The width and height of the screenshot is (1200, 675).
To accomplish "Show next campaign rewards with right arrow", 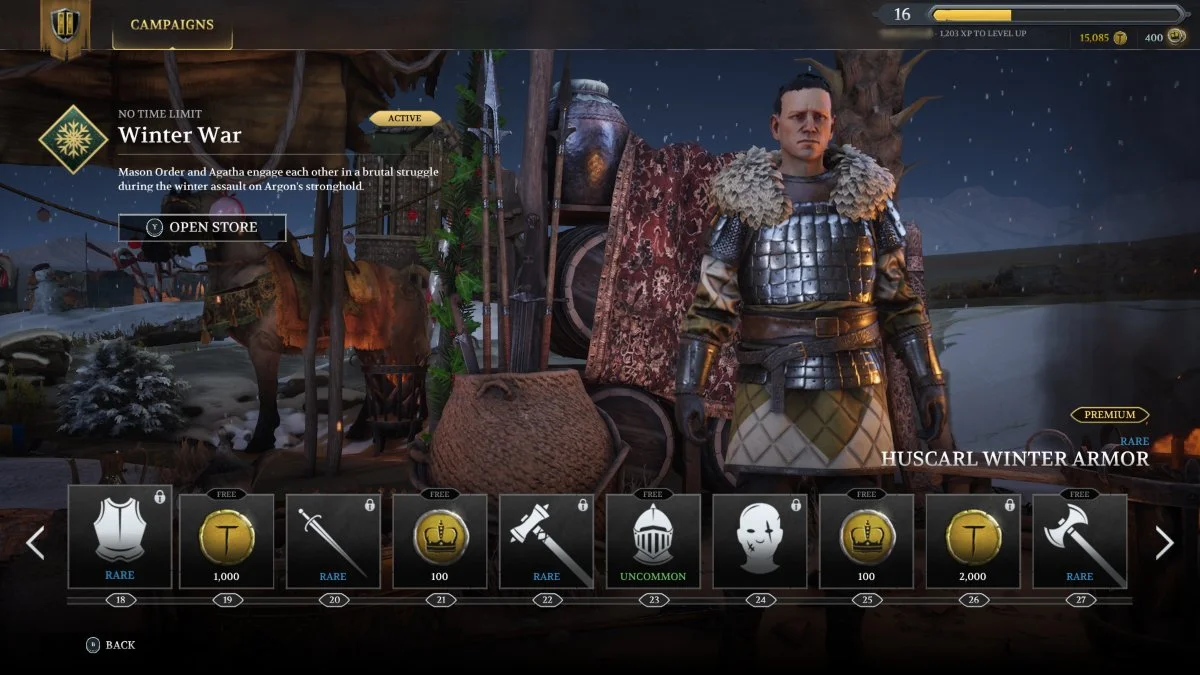I will click(x=1164, y=543).
